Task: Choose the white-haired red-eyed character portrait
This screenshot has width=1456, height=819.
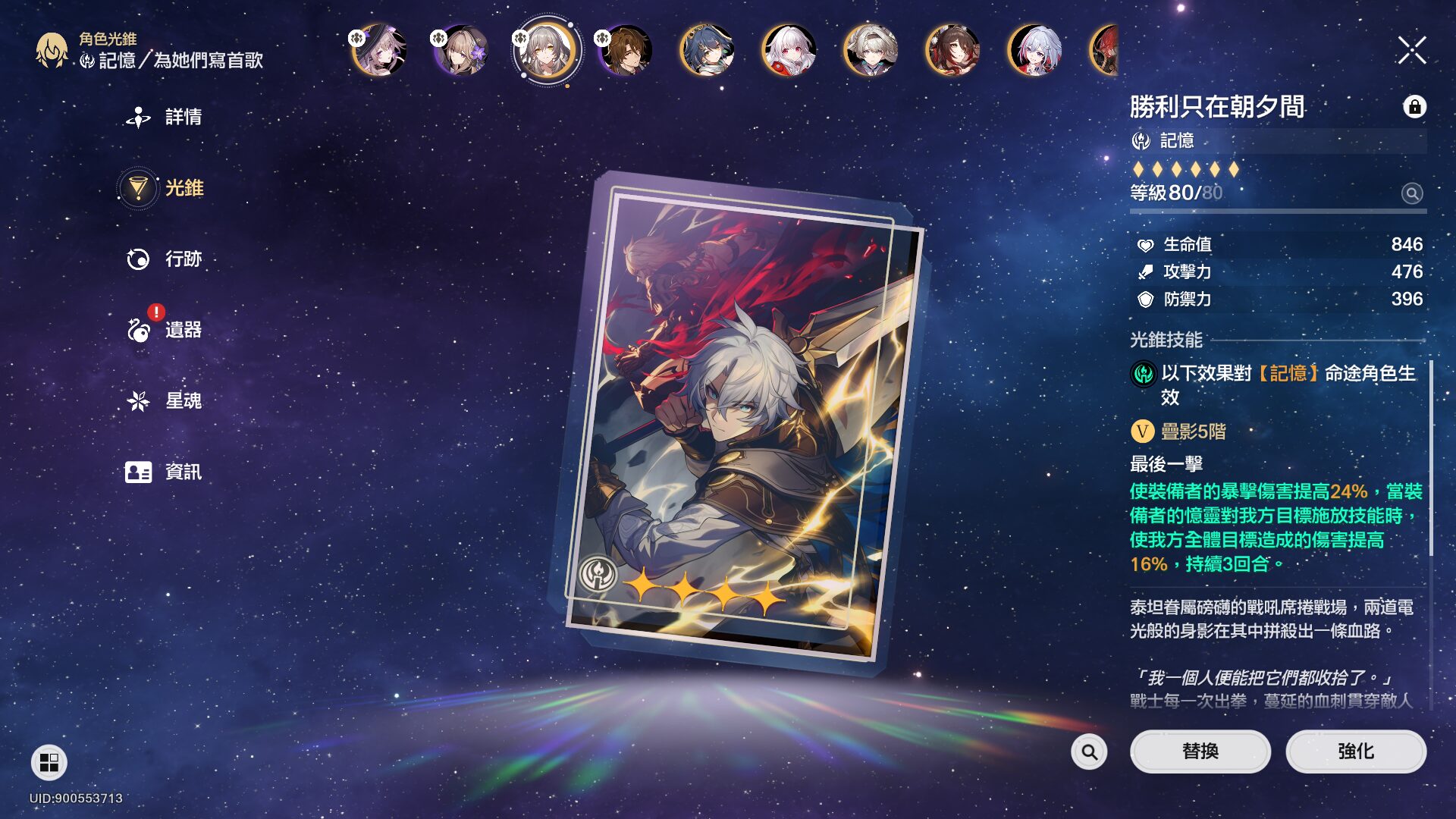Action: pos(789,51)
